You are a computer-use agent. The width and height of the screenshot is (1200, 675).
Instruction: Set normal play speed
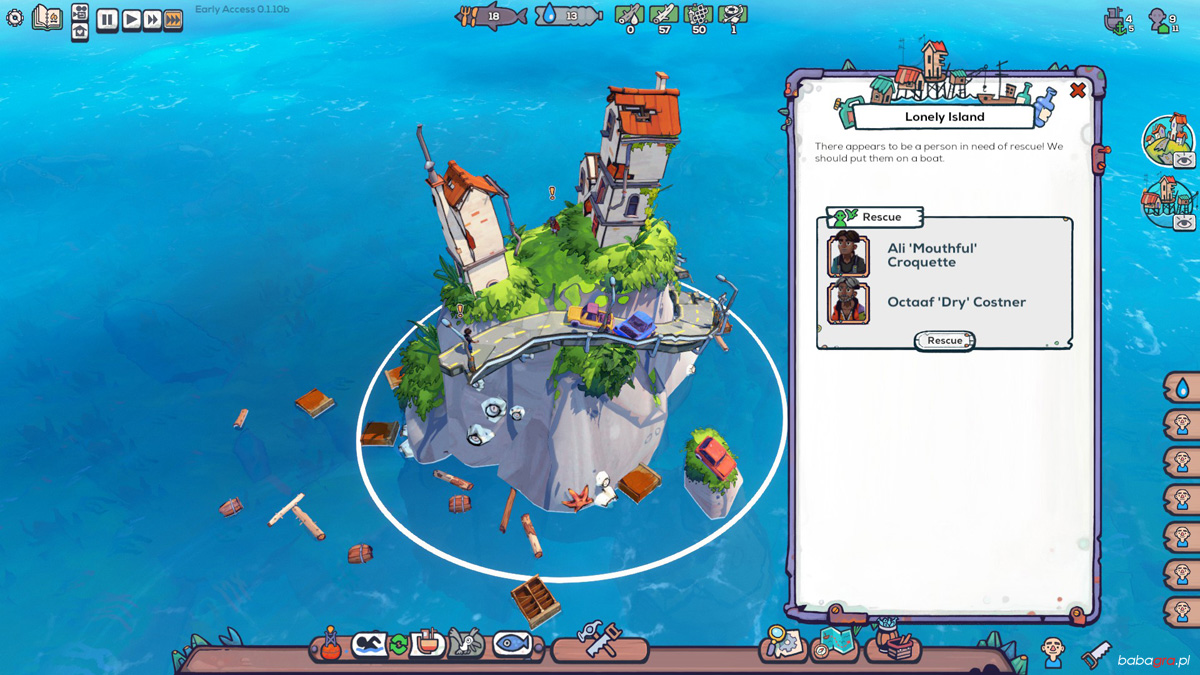[x=130, y=20]
